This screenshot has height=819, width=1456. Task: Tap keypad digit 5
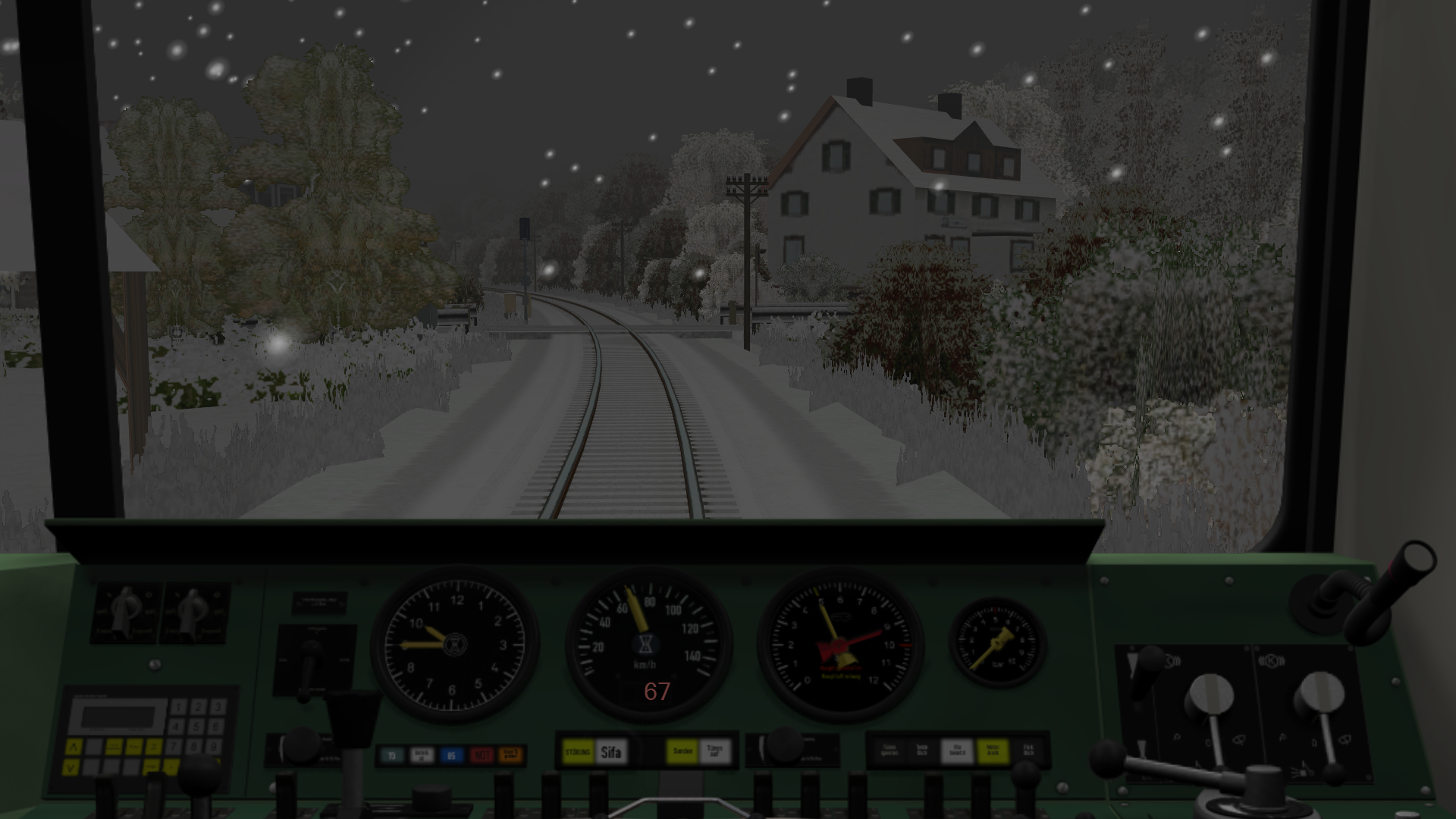(197, 726)
